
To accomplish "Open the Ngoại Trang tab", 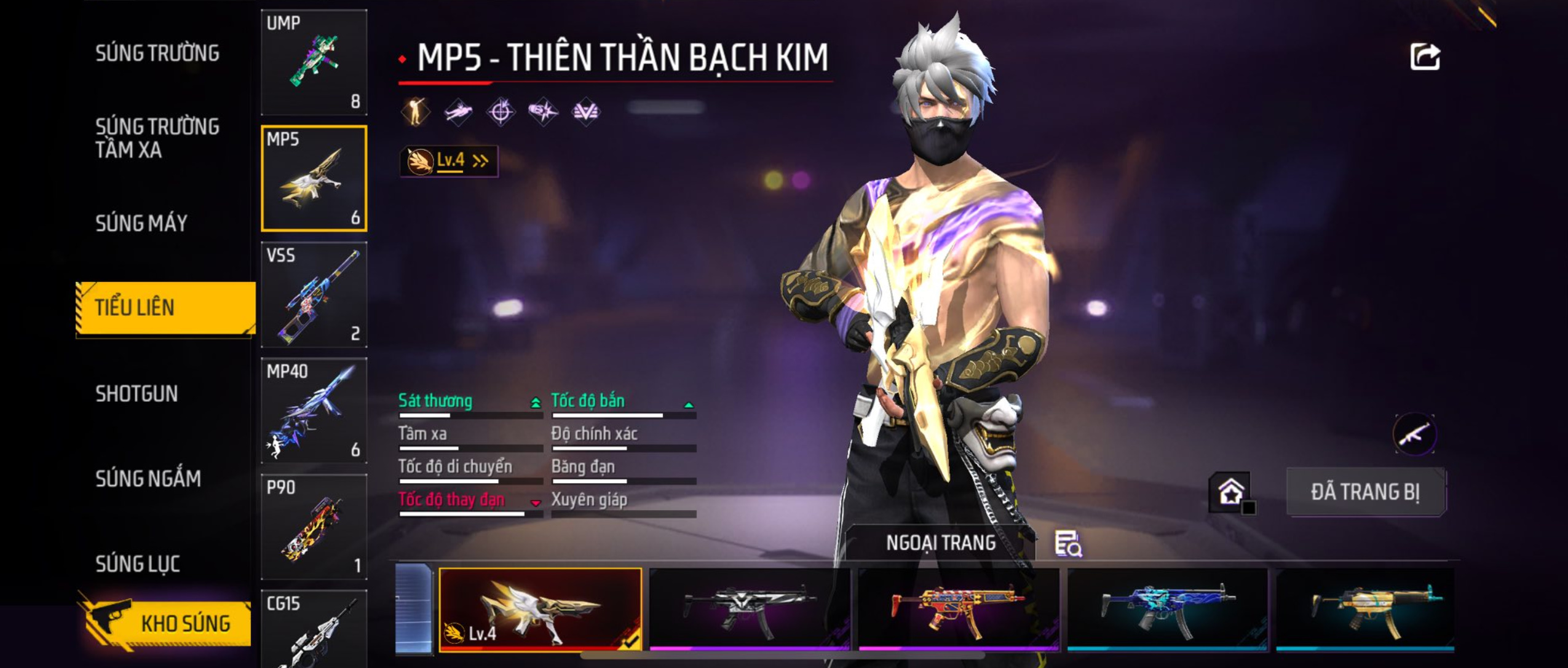I will (941, 543).
